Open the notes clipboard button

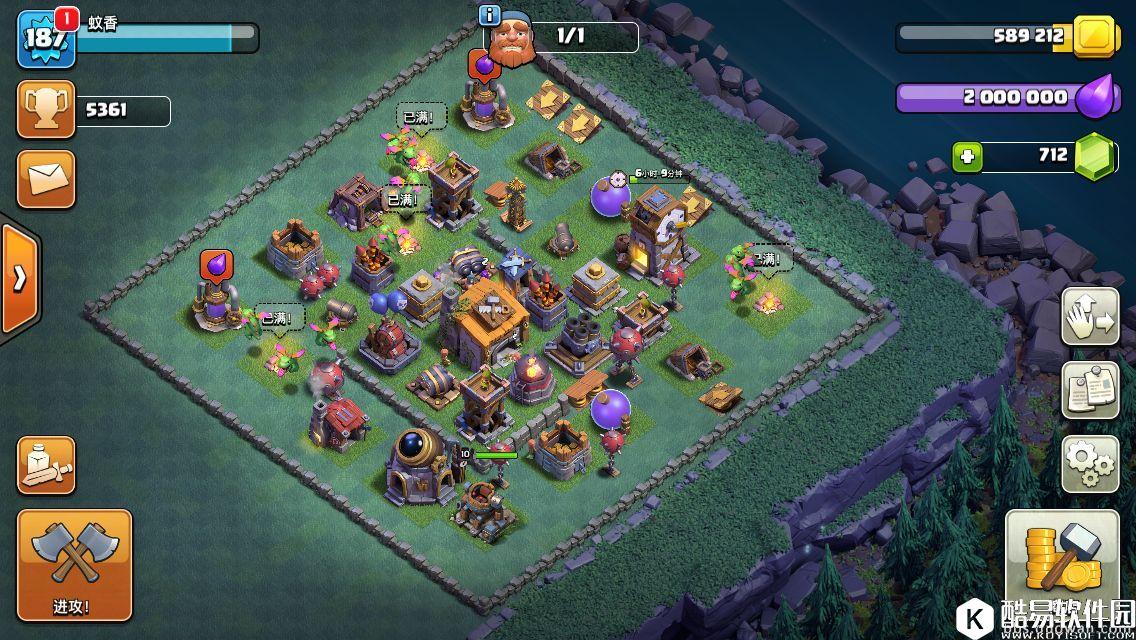1090,390
